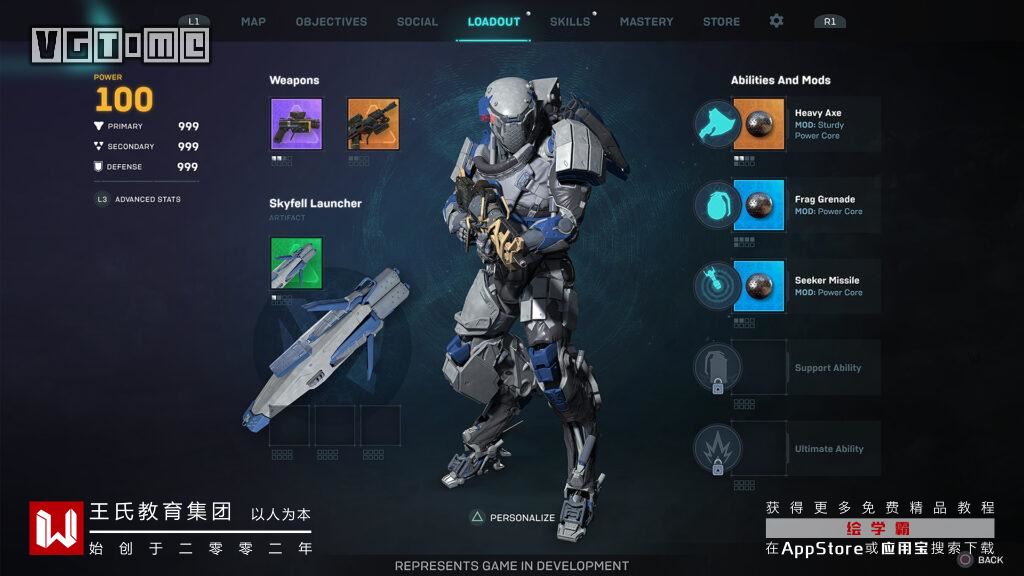Select the purple primary weapon slot
Image resolution: width=1024 pixels, height=576 pixels.
pyautogui.click(x=296, y=124)
